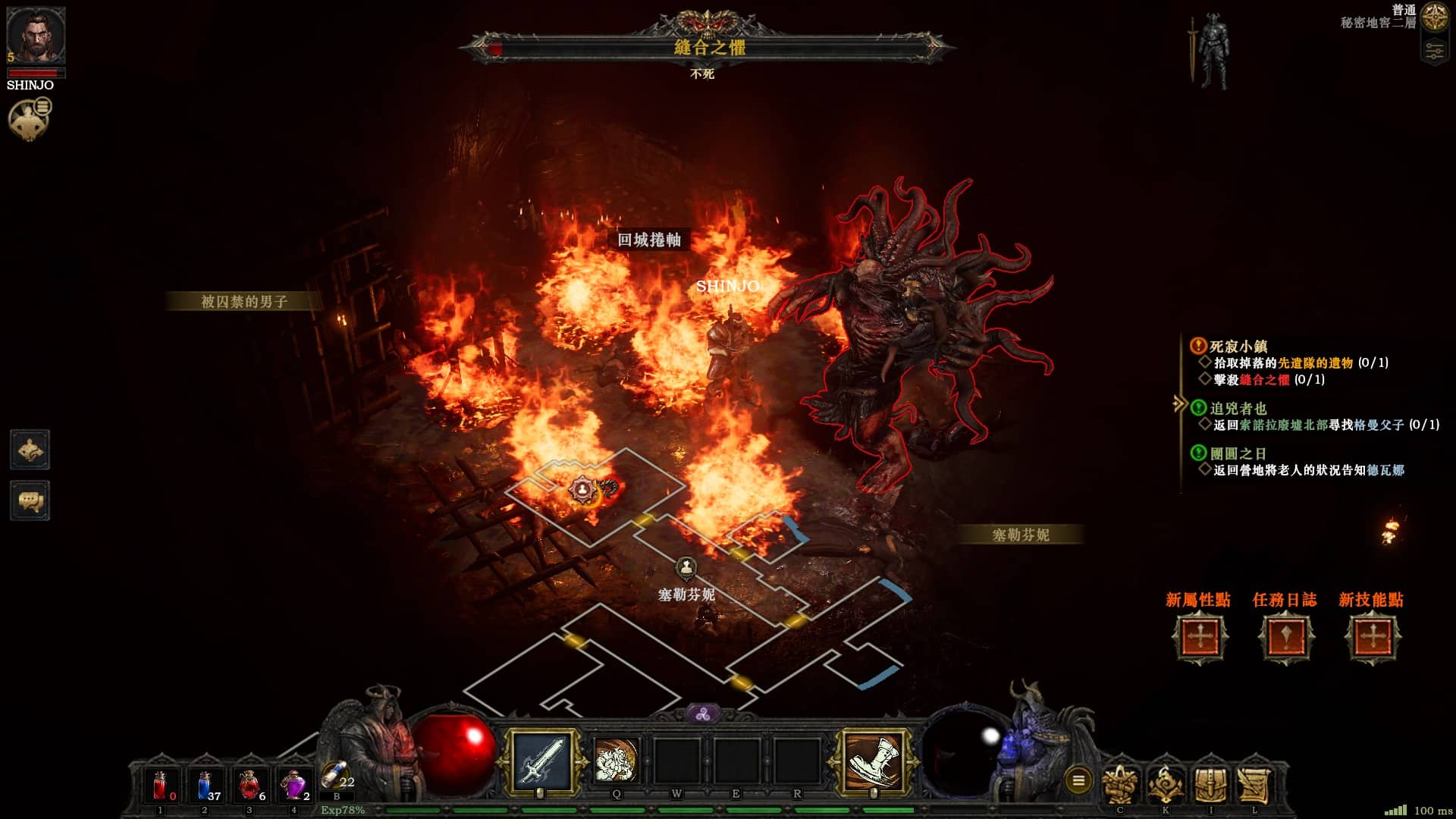The height and width of the screenshot is (819, 1456).
Task: Open the quest scroll and quill icon
Action: pyautogui.click(x=1255, y=784)
